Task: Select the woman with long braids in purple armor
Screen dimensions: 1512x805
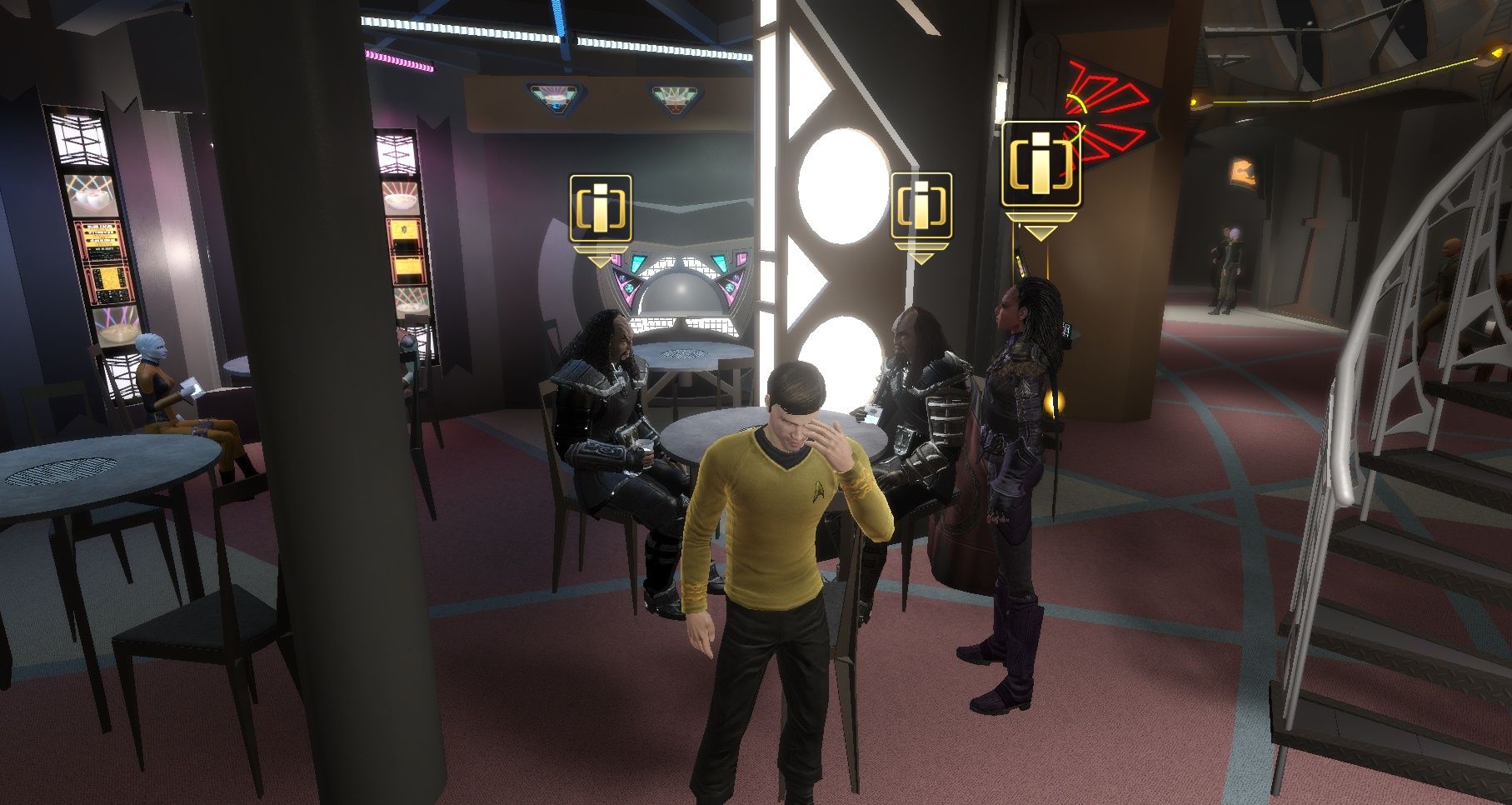Action: tap(1012, 467)
